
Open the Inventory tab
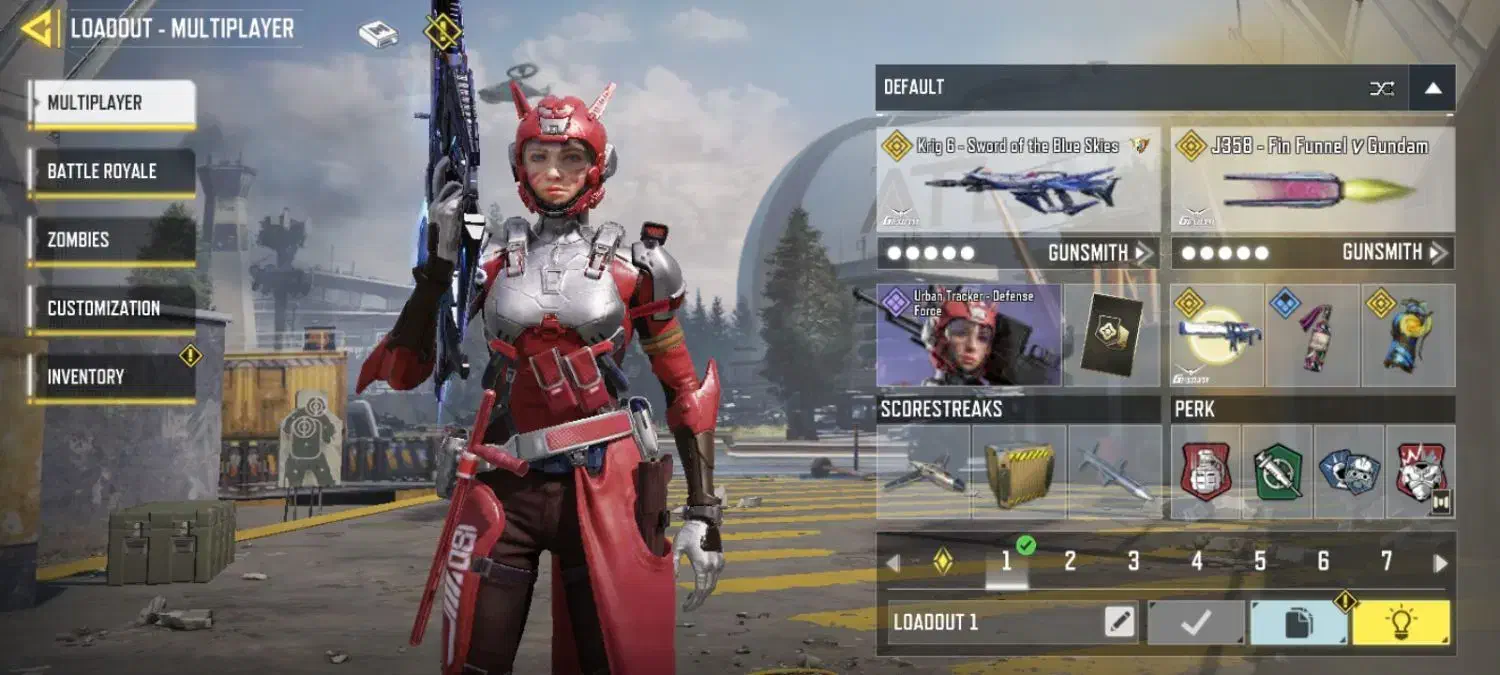tap(111, 377)
